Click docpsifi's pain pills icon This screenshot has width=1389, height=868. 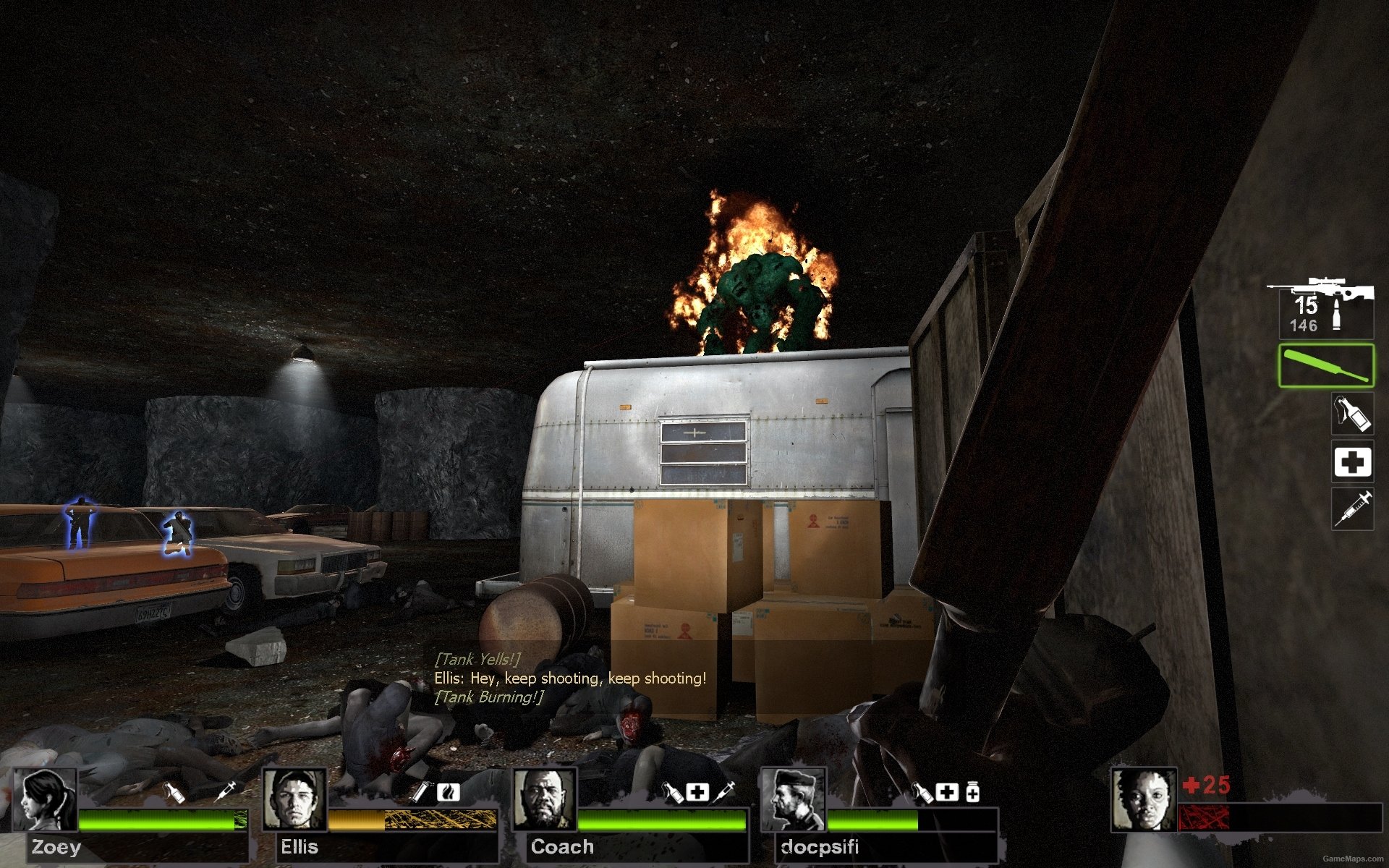click(x=973, y=793)
